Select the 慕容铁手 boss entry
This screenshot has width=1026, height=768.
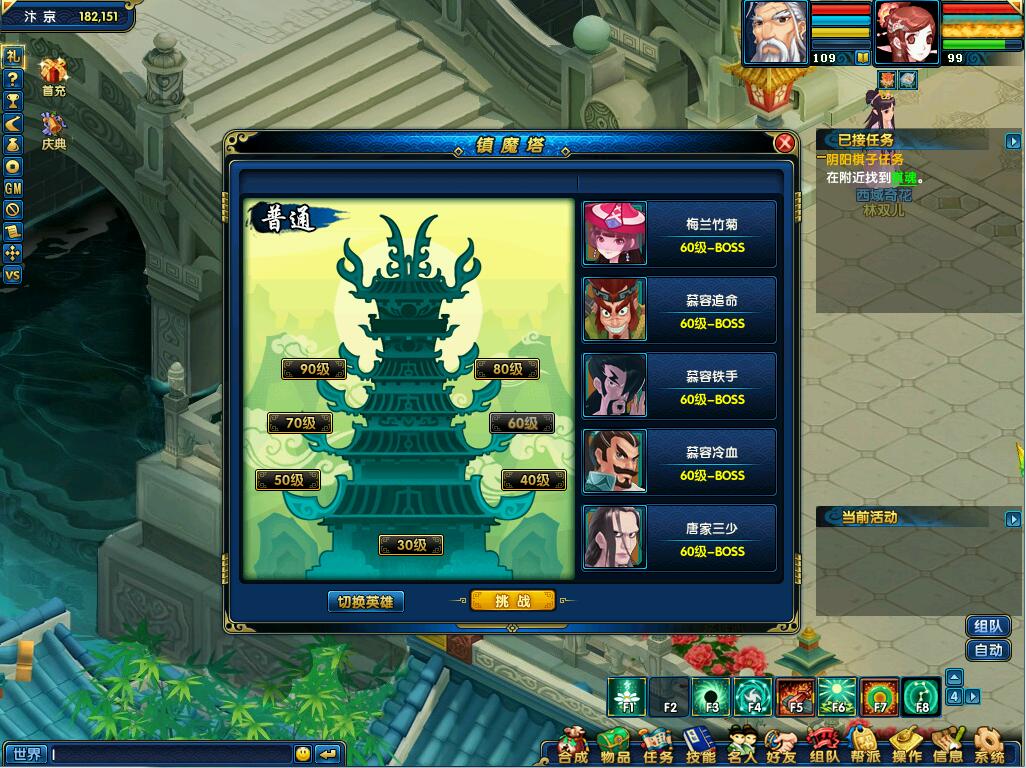tap(679, 386)
